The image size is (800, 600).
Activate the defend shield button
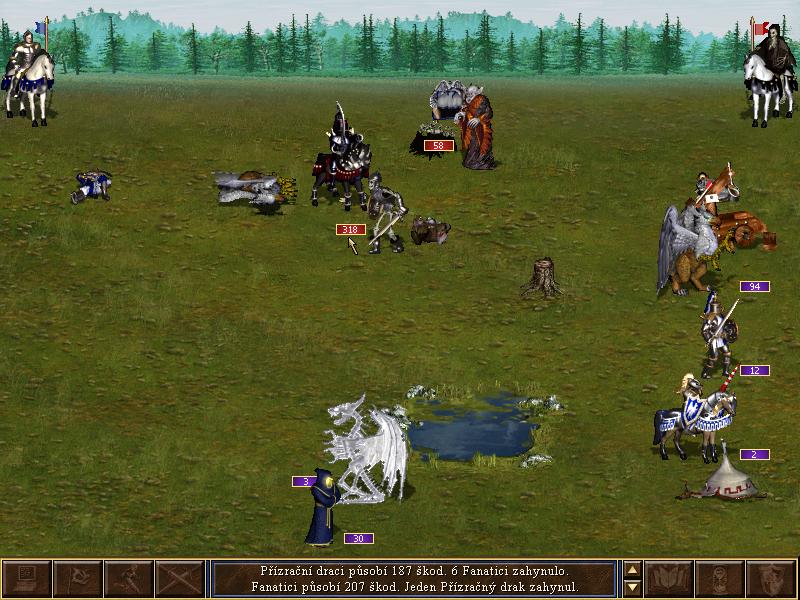(x=771, y=579)
